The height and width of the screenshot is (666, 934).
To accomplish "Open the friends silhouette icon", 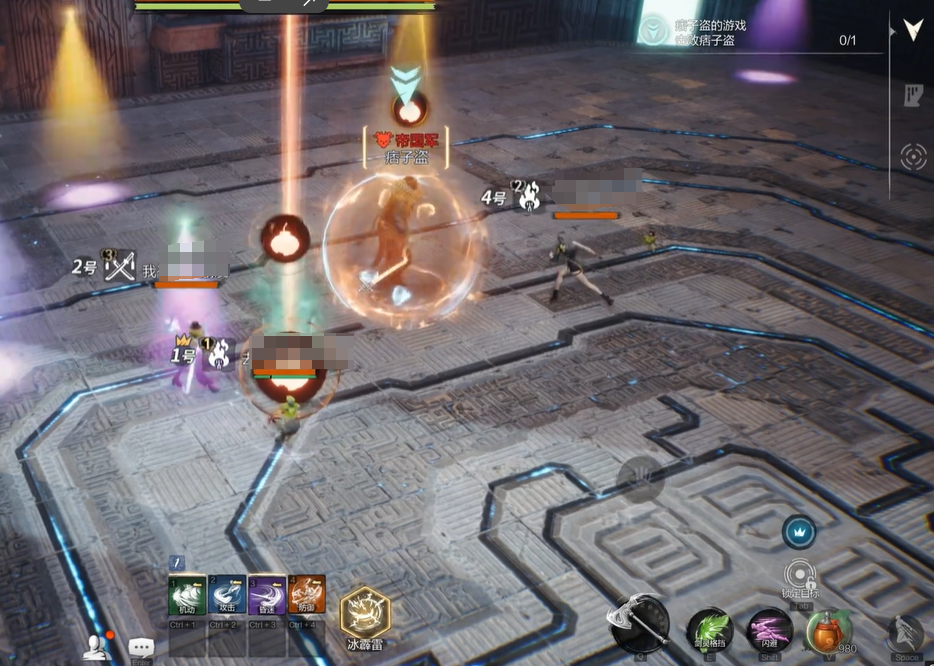I will 97,647.
